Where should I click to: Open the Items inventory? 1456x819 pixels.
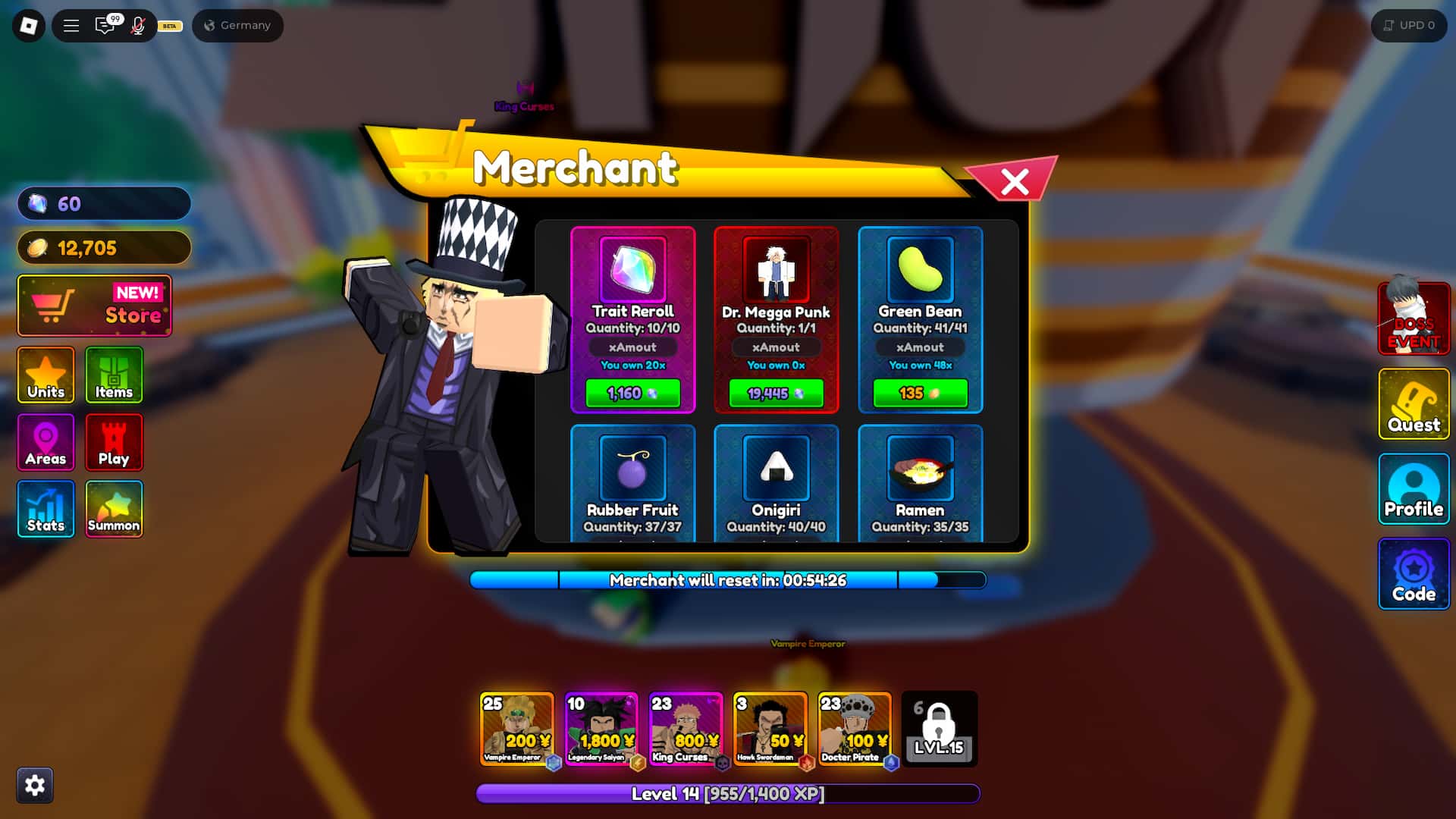[114, 375]
